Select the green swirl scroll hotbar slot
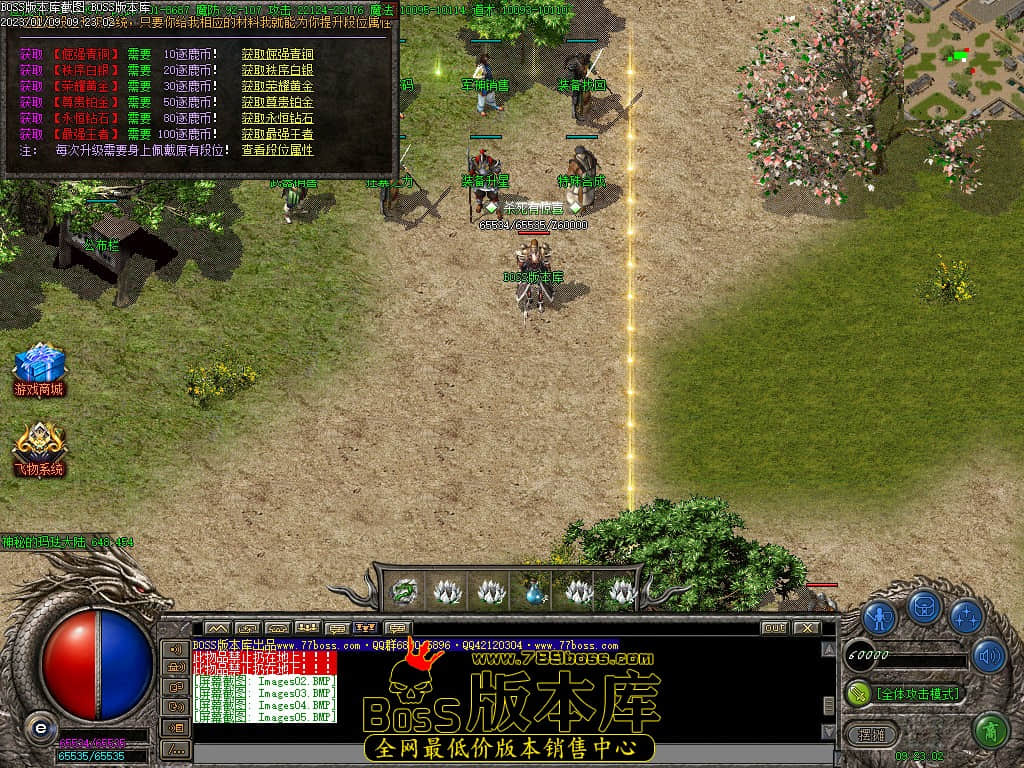The width and height of the screenshot is (1024, 768). (404, 592)
